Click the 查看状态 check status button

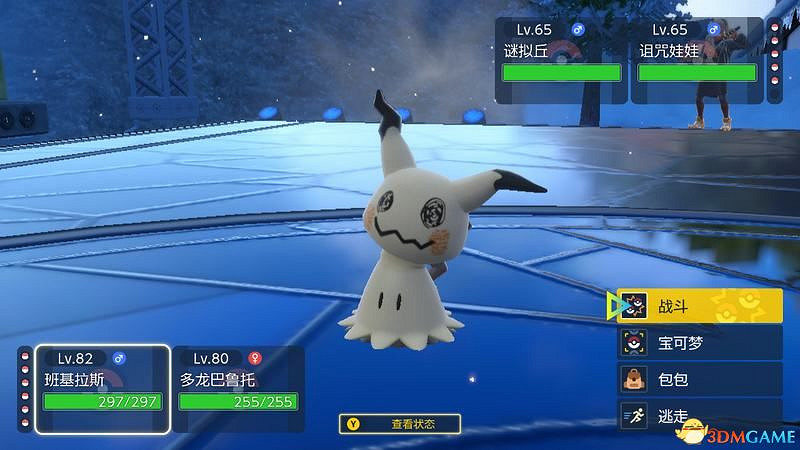coord(400,424)
